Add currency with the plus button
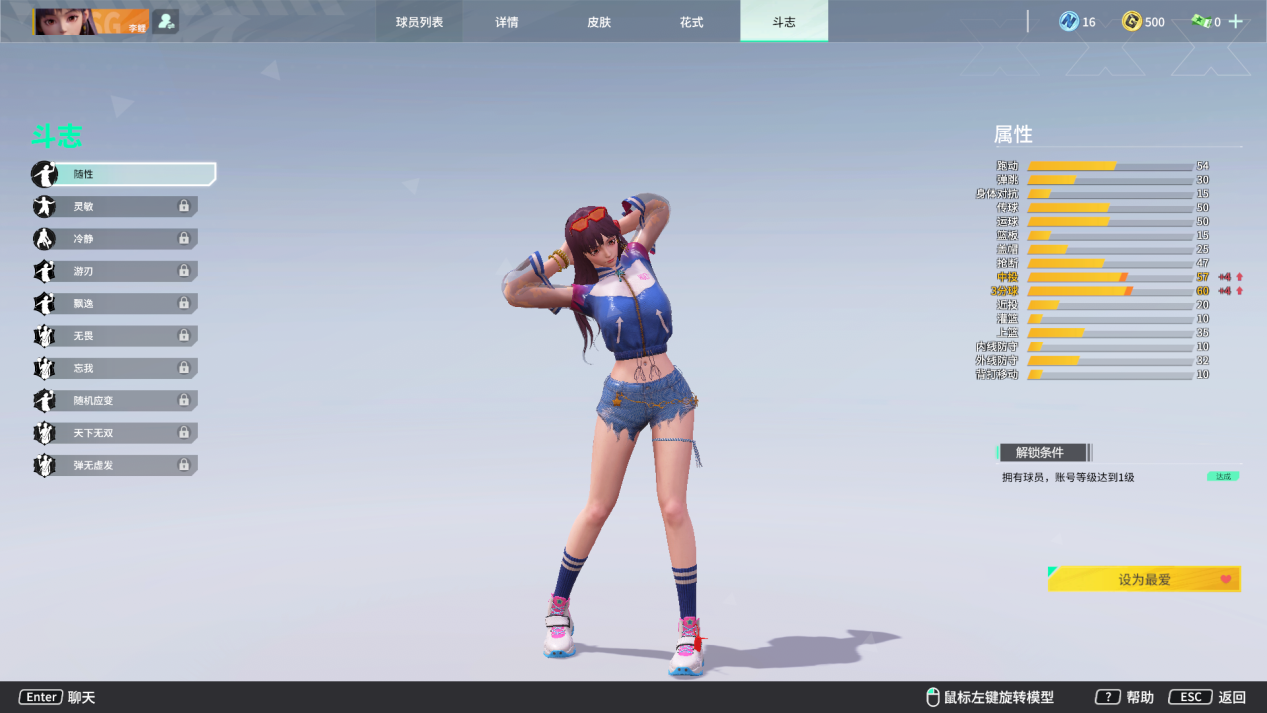Viewport: 1267px width, 713px height. click(x=1236, y=21)
